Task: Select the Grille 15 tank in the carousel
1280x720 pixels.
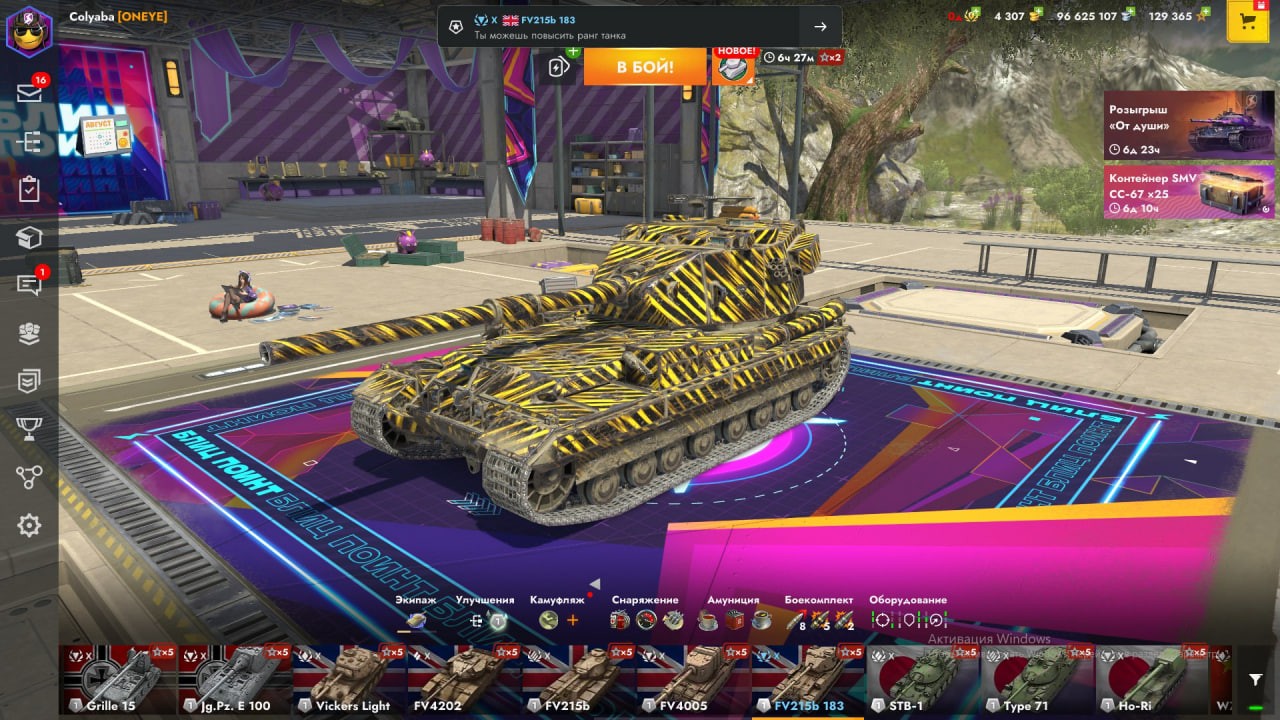Action: click(119, 681)
